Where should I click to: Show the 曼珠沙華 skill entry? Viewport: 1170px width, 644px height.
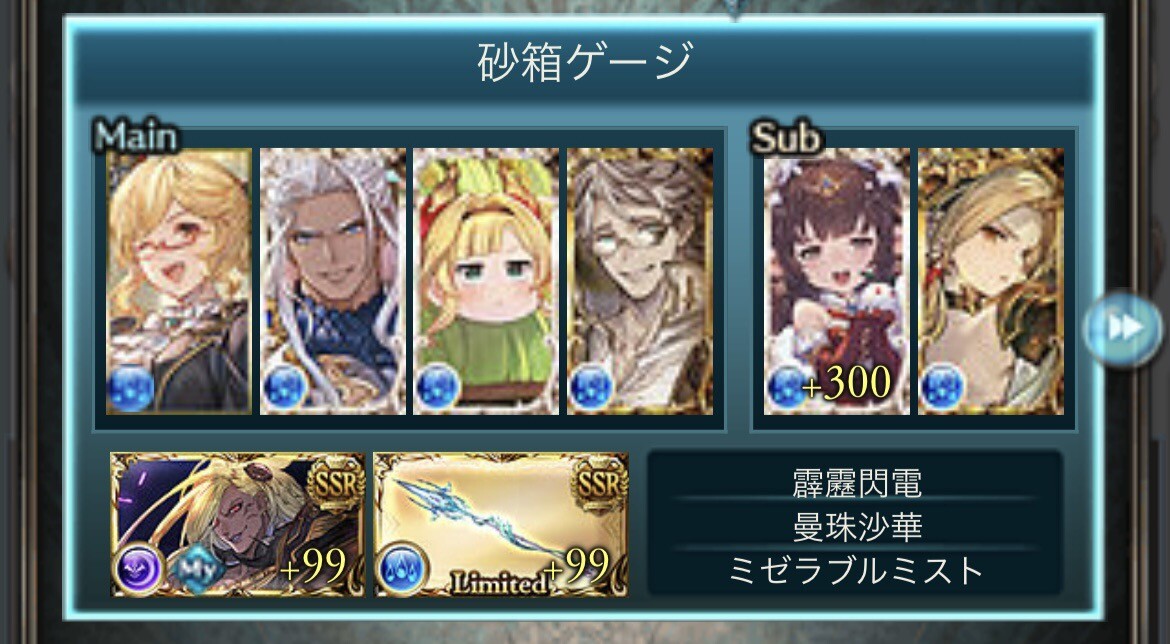point(855,526)
